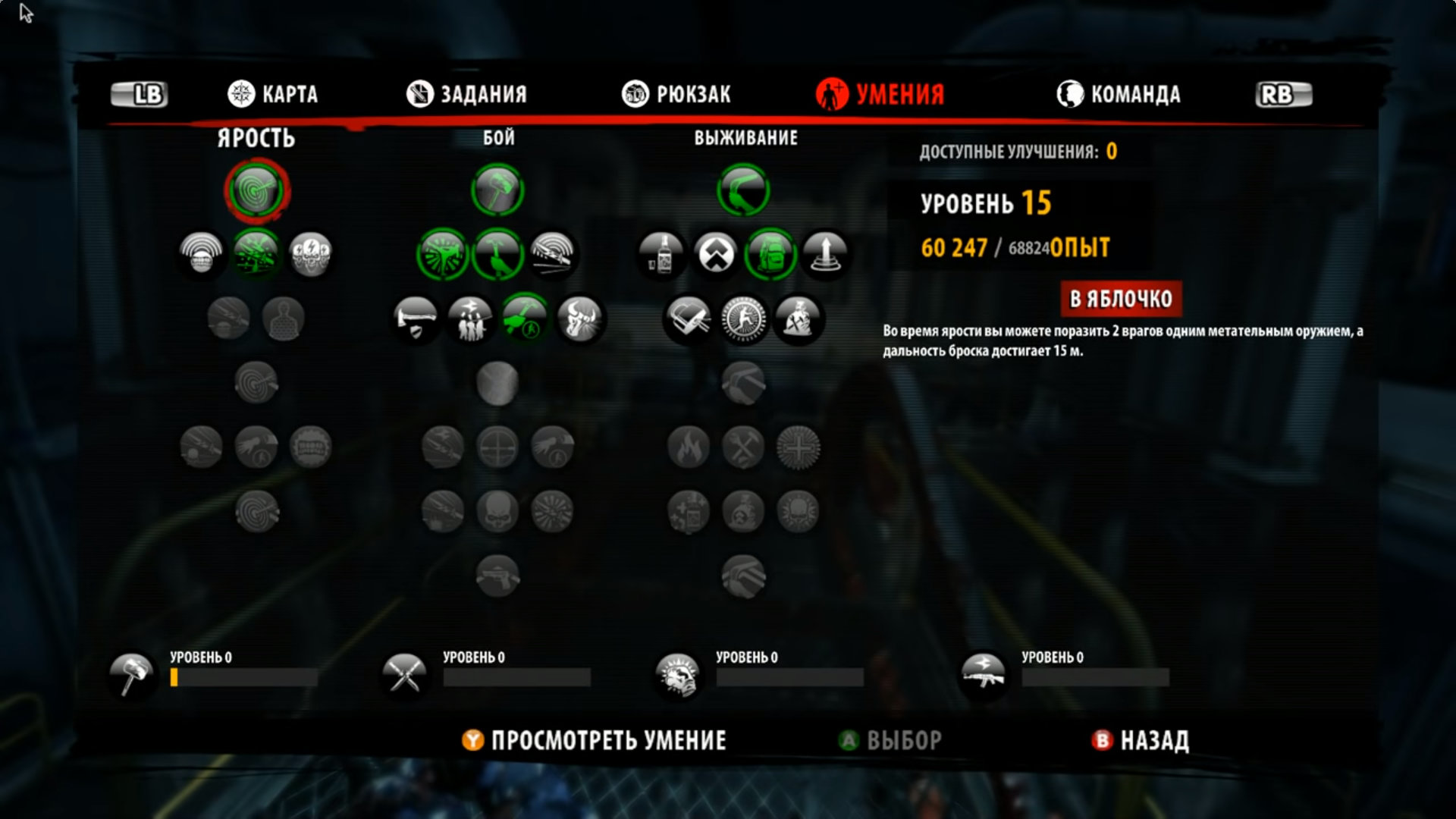Go back with the НАЗАД button
This screenshot has height=819, width=1456.
1141,740
